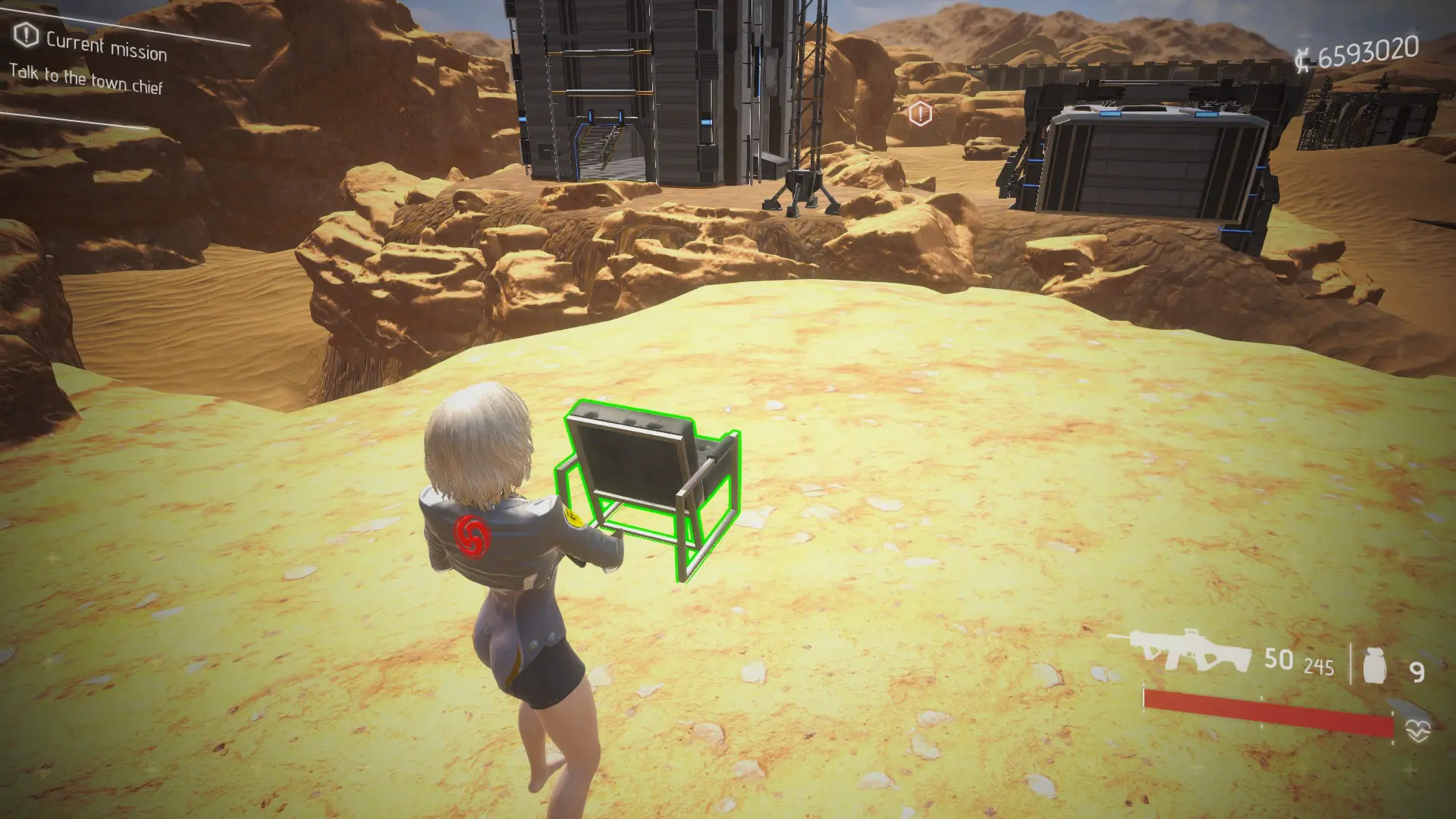Viewport: 1456px width, 819px height.
Task: Click the heart health icon
Action: (x=1417, y=730)
